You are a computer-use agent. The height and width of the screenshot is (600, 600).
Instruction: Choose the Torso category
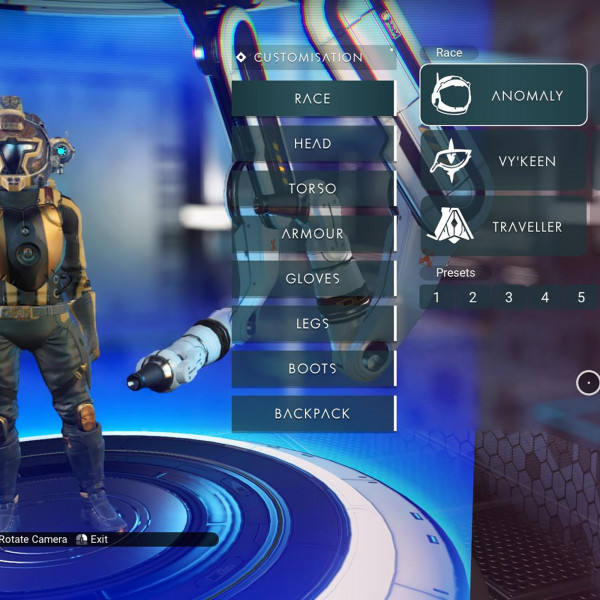(x=313, y=189)
